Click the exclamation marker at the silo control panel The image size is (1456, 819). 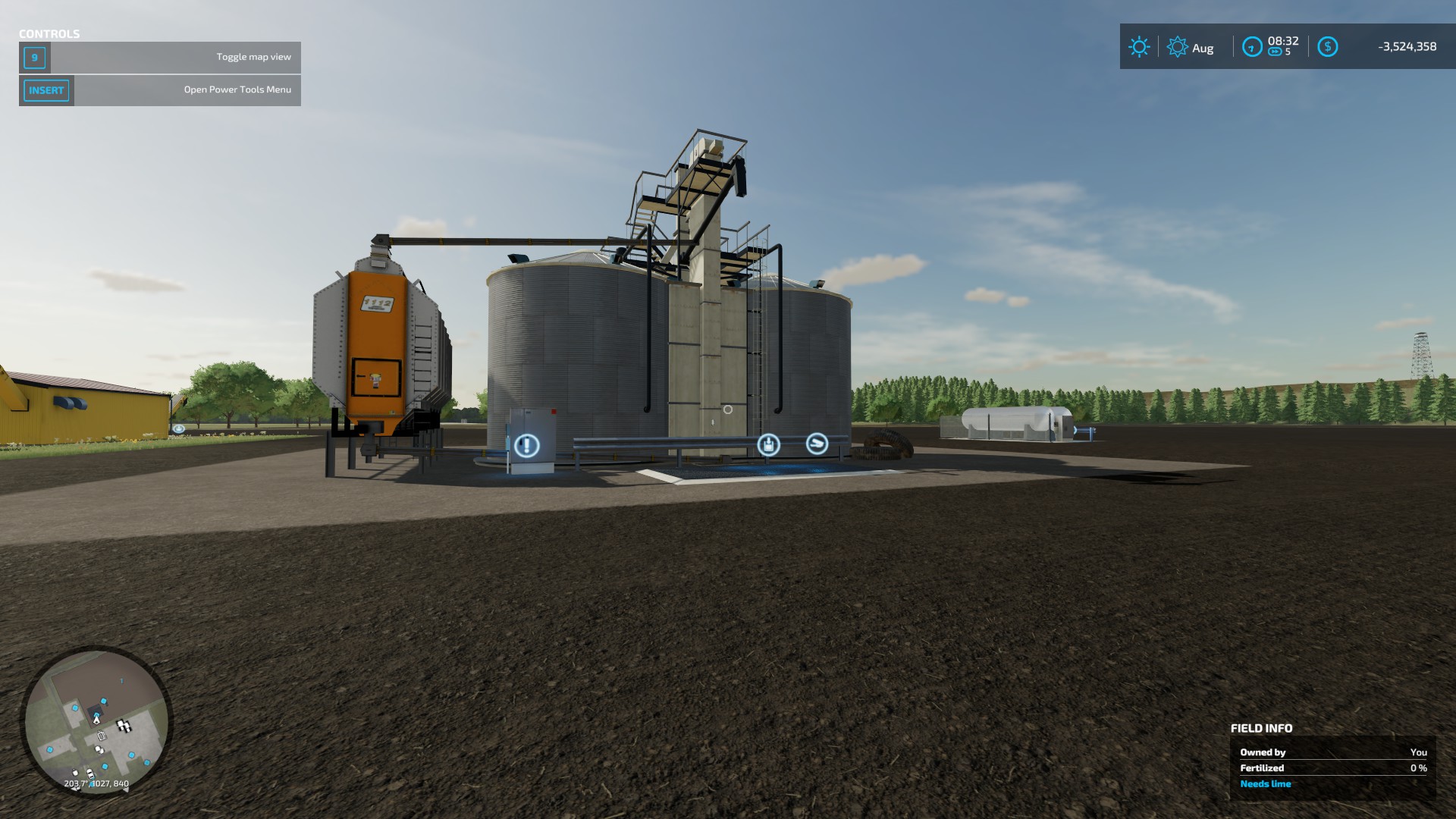527,444
